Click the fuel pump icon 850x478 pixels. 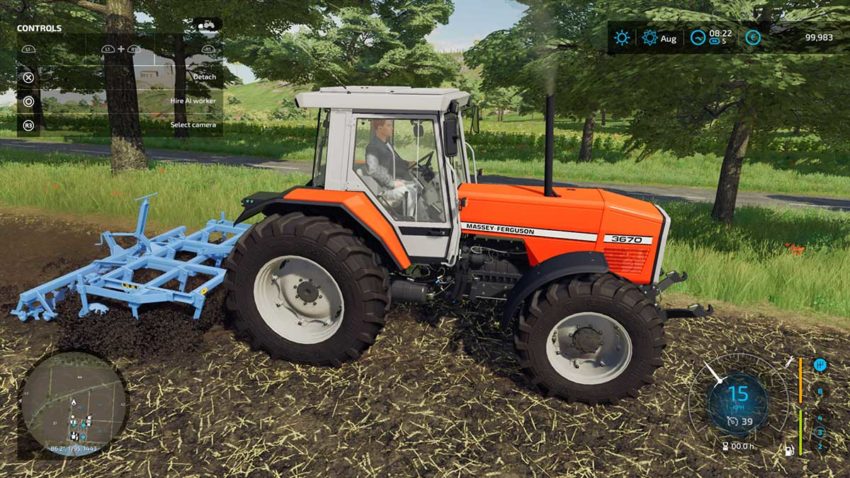click(x=789, y=450)
